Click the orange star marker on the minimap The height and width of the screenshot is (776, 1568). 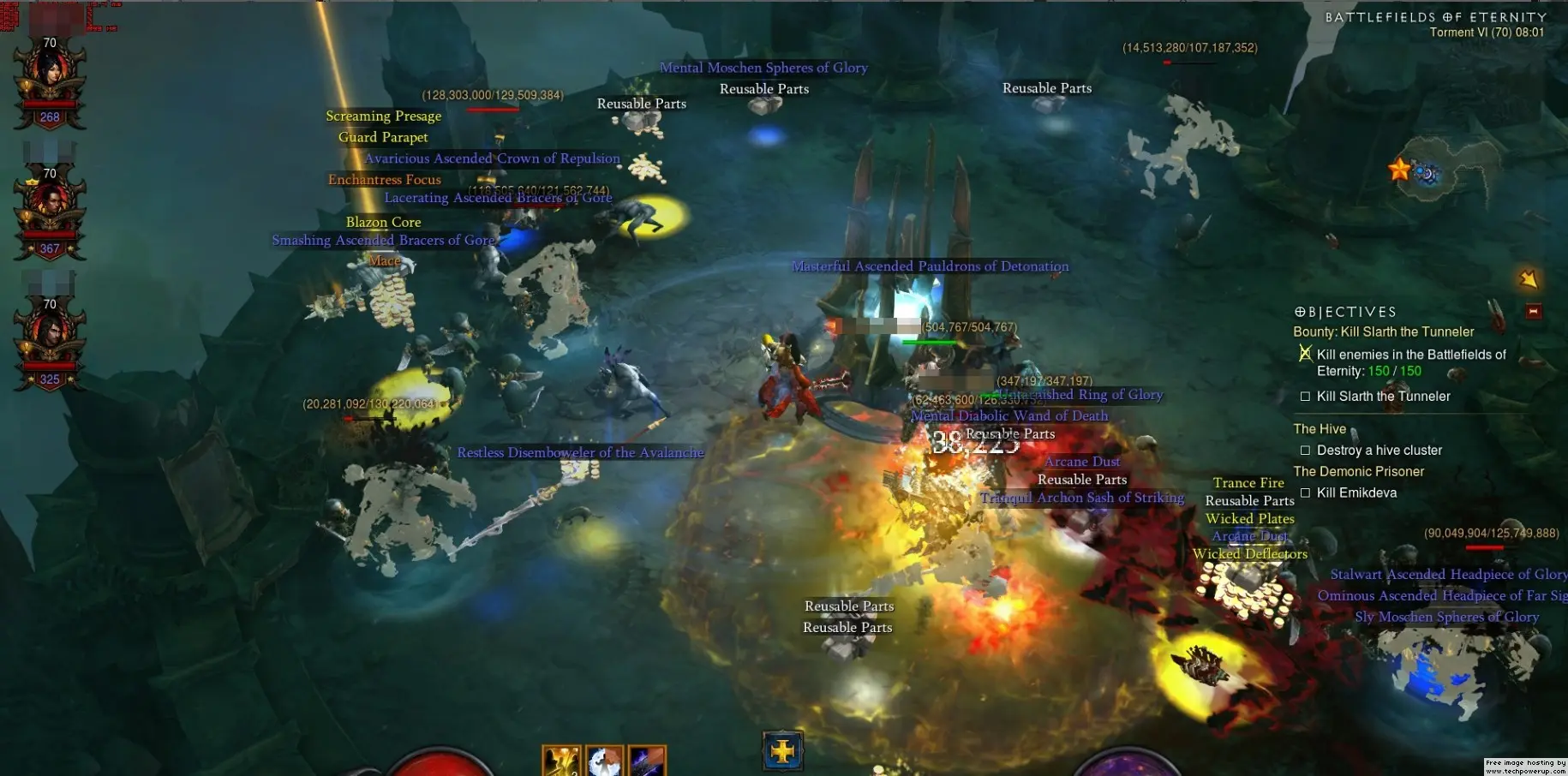(1399, 169)
